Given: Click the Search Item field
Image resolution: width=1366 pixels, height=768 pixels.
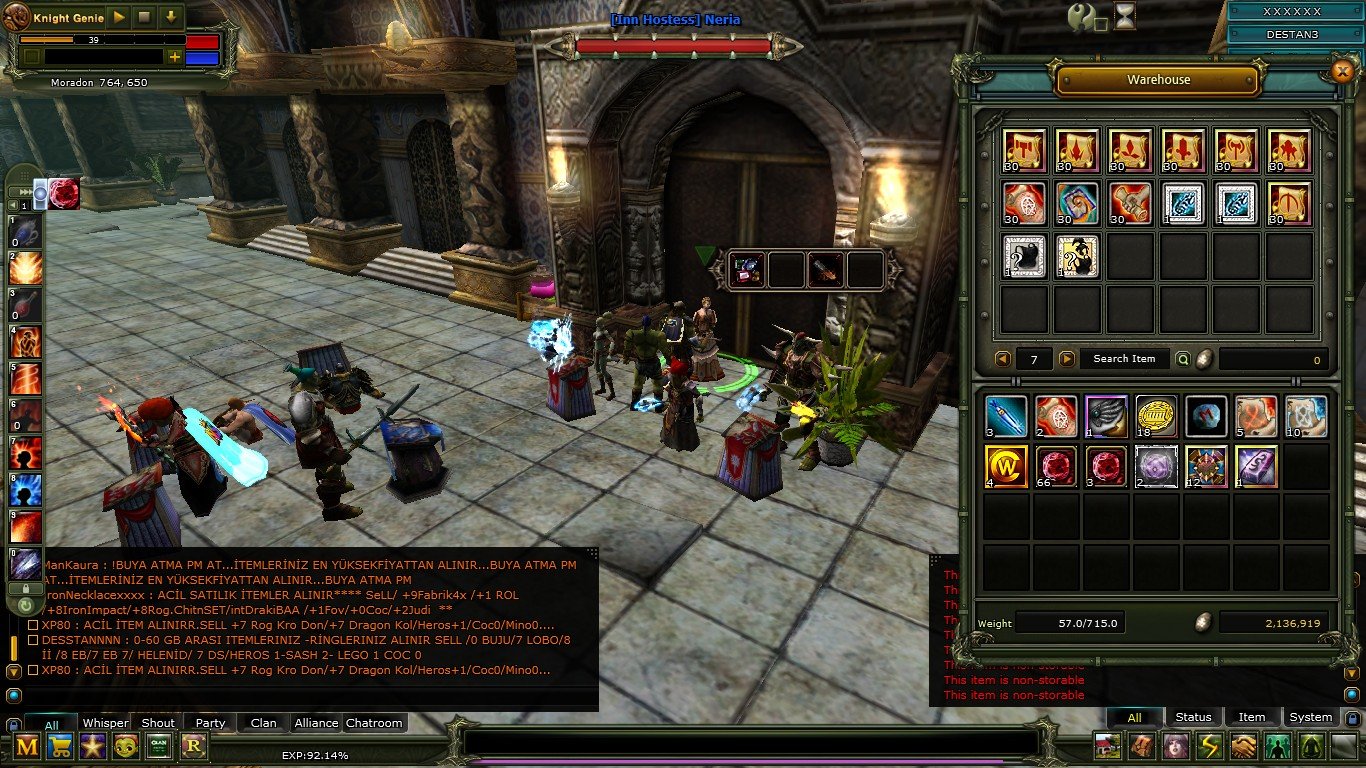Looking at the screenshot, I should click(x=1124, y=359).
